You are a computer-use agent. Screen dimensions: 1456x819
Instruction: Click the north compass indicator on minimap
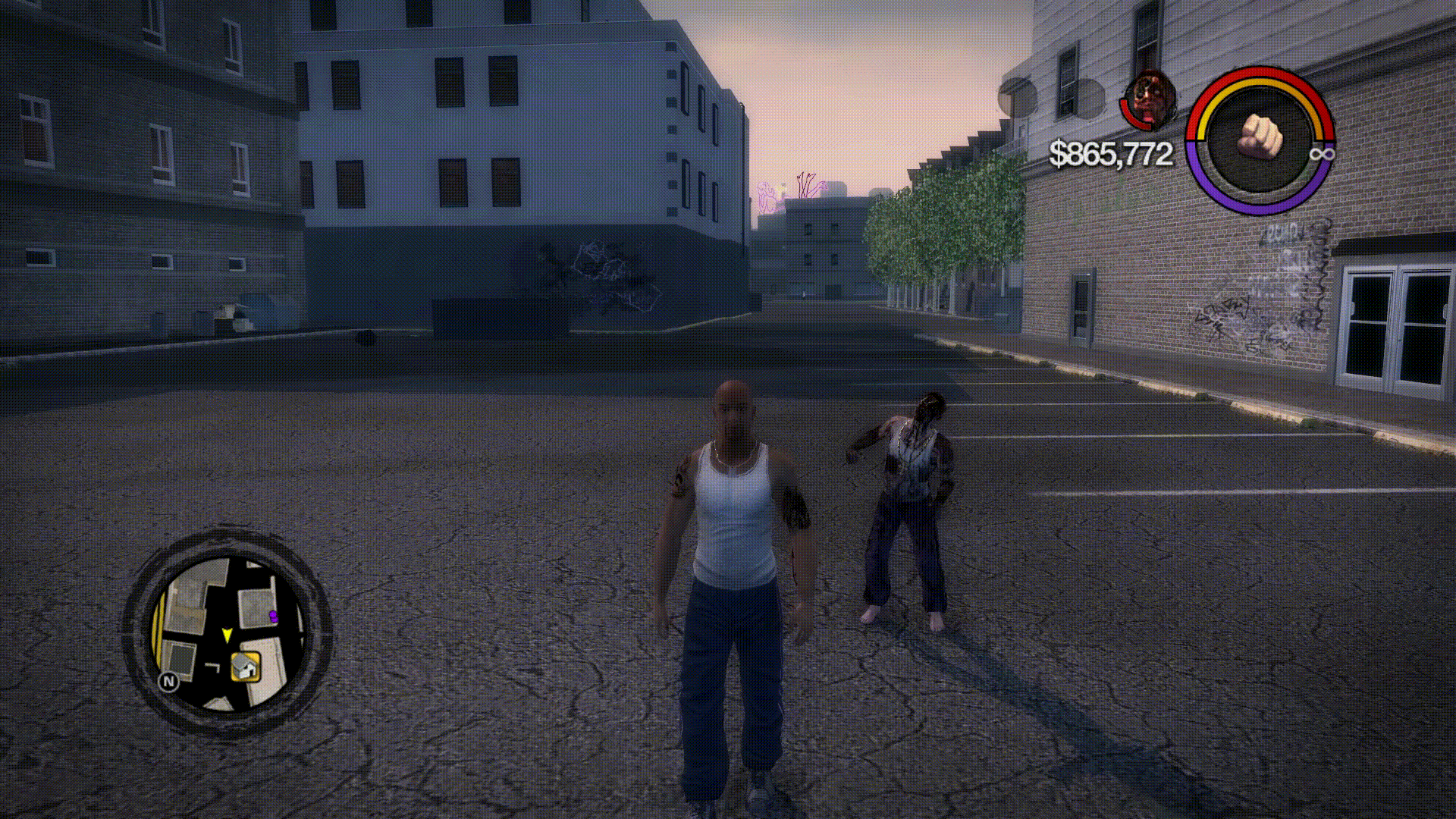tap(168, 682)
